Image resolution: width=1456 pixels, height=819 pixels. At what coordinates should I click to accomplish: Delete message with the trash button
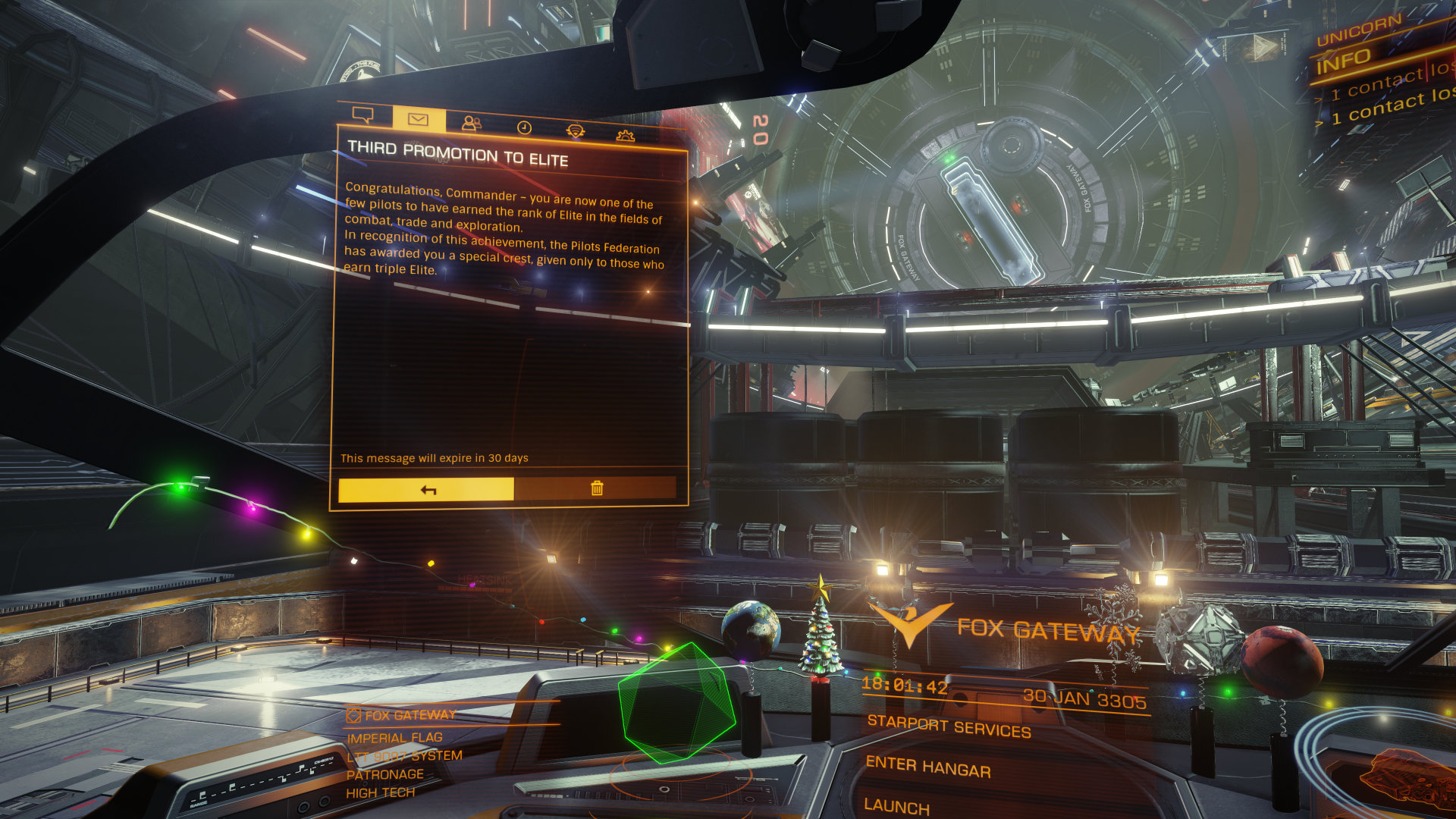(x=596, y=488)
